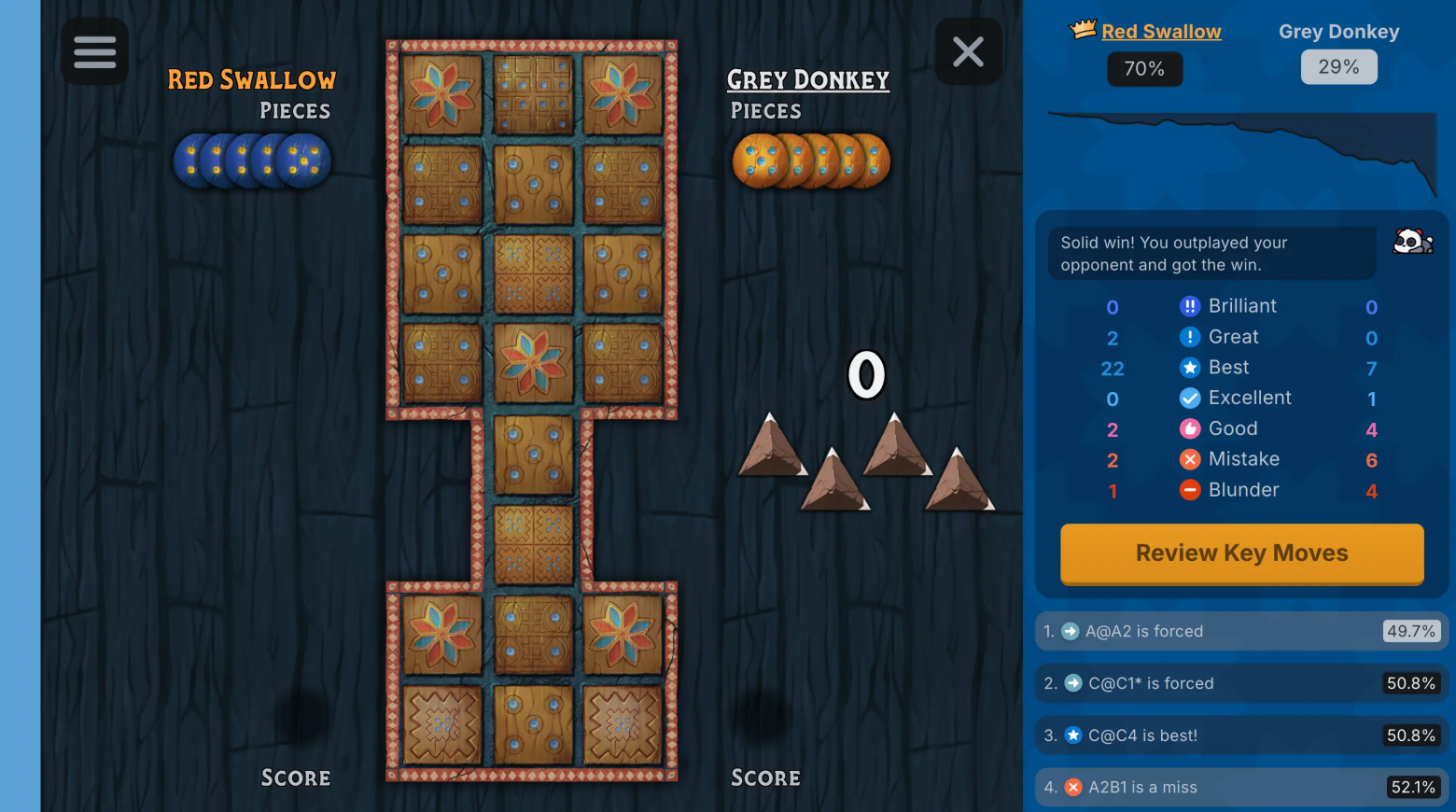Screen dimensions: 1456x812
Task: Click the crown icon beside Red Swallow
Action: click(x=1082, y=28)
